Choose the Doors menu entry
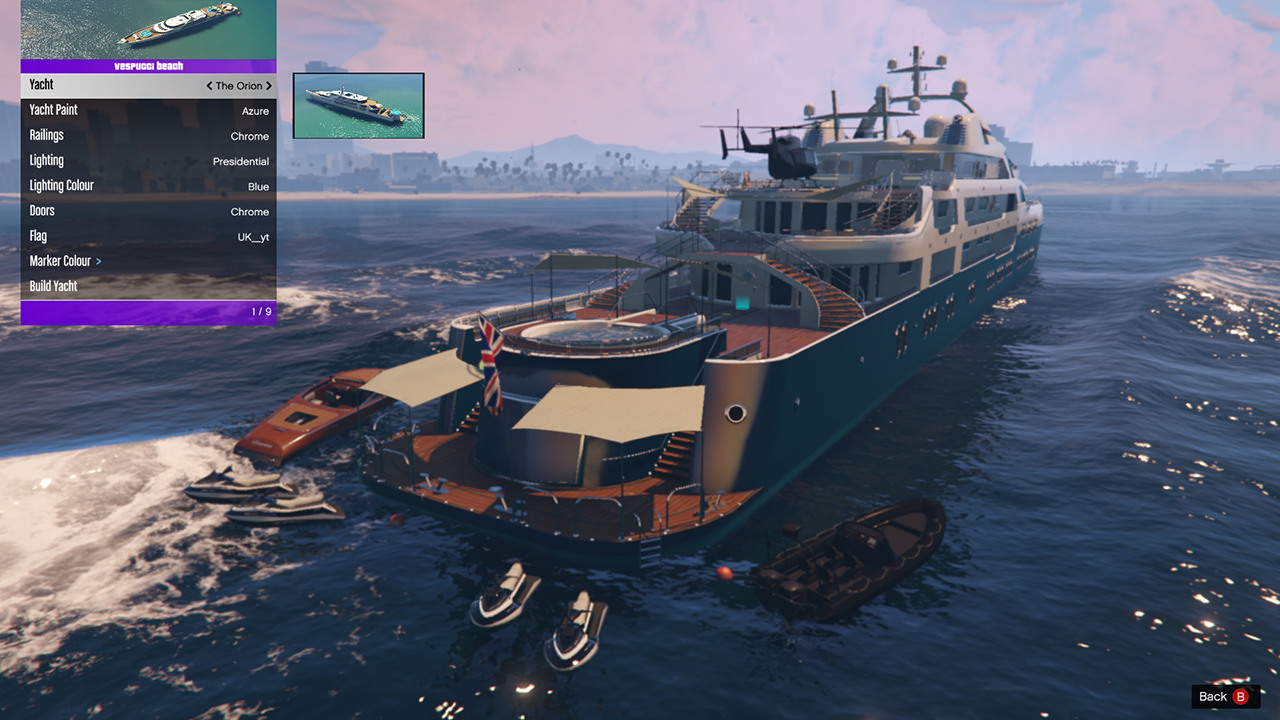This screenshot has width=1280, height=720. (148, 211)
